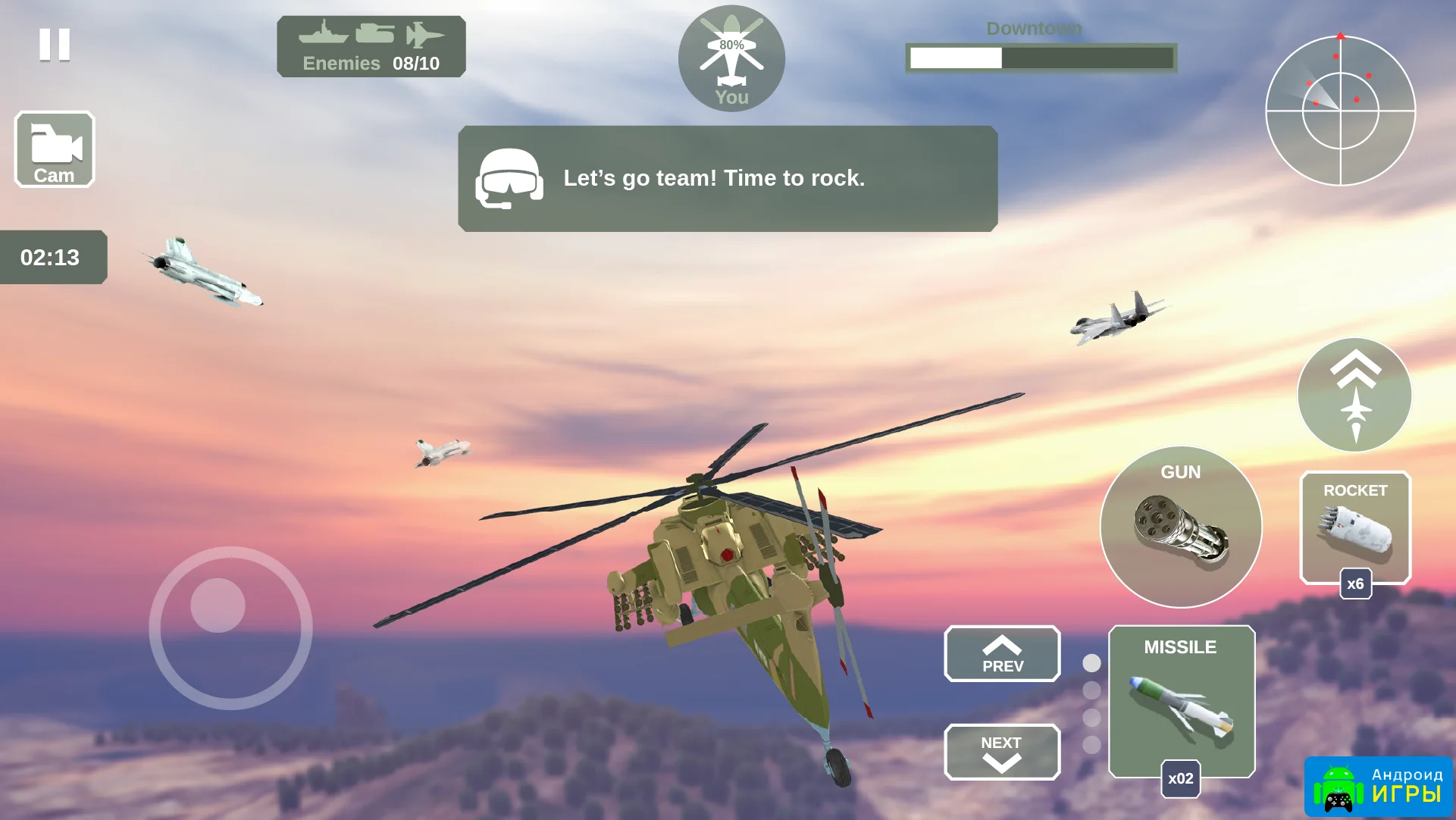Click the circular radar minimap
Viewport: 1456px width, 820px height.
click(1340, 111)
